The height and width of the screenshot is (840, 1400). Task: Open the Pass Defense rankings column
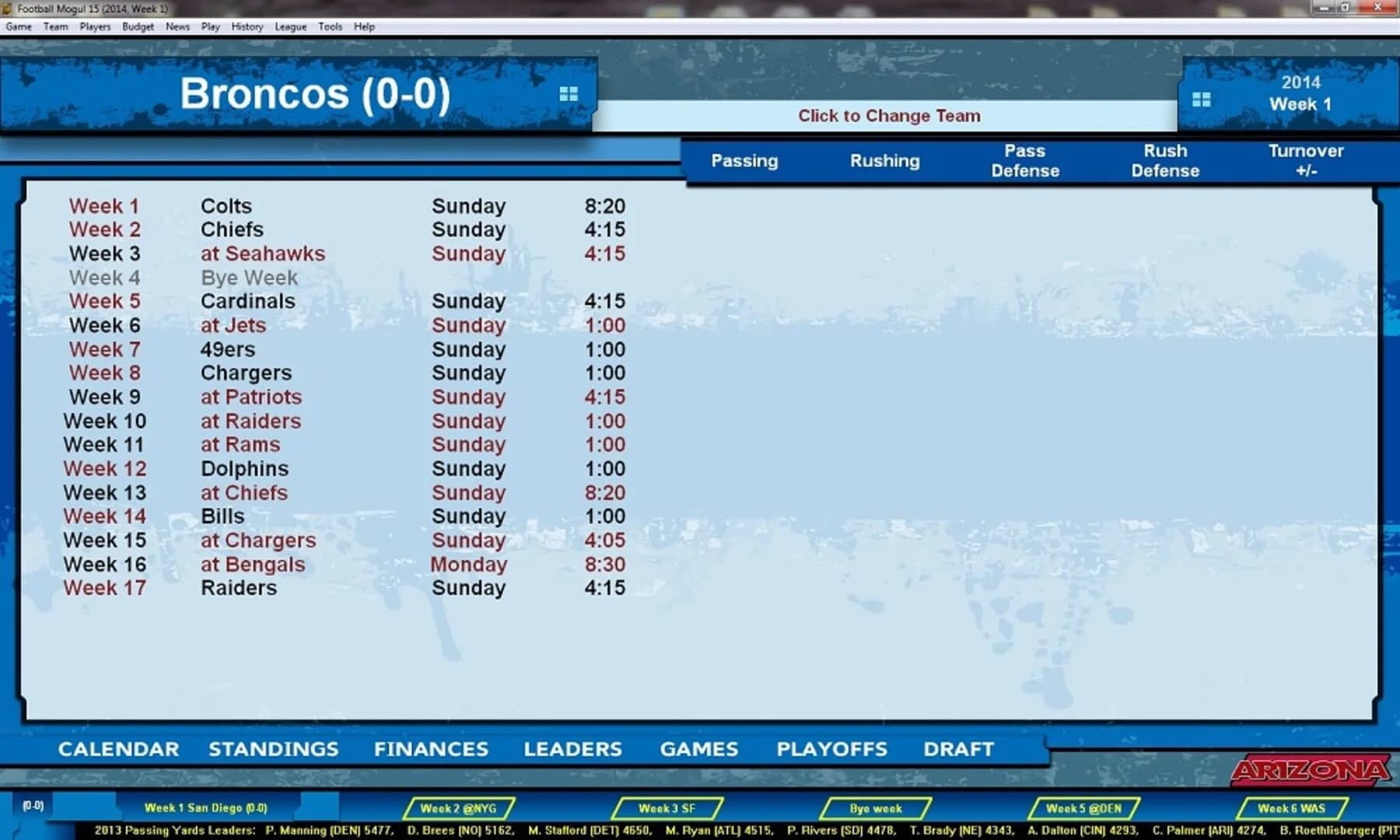1024,160
